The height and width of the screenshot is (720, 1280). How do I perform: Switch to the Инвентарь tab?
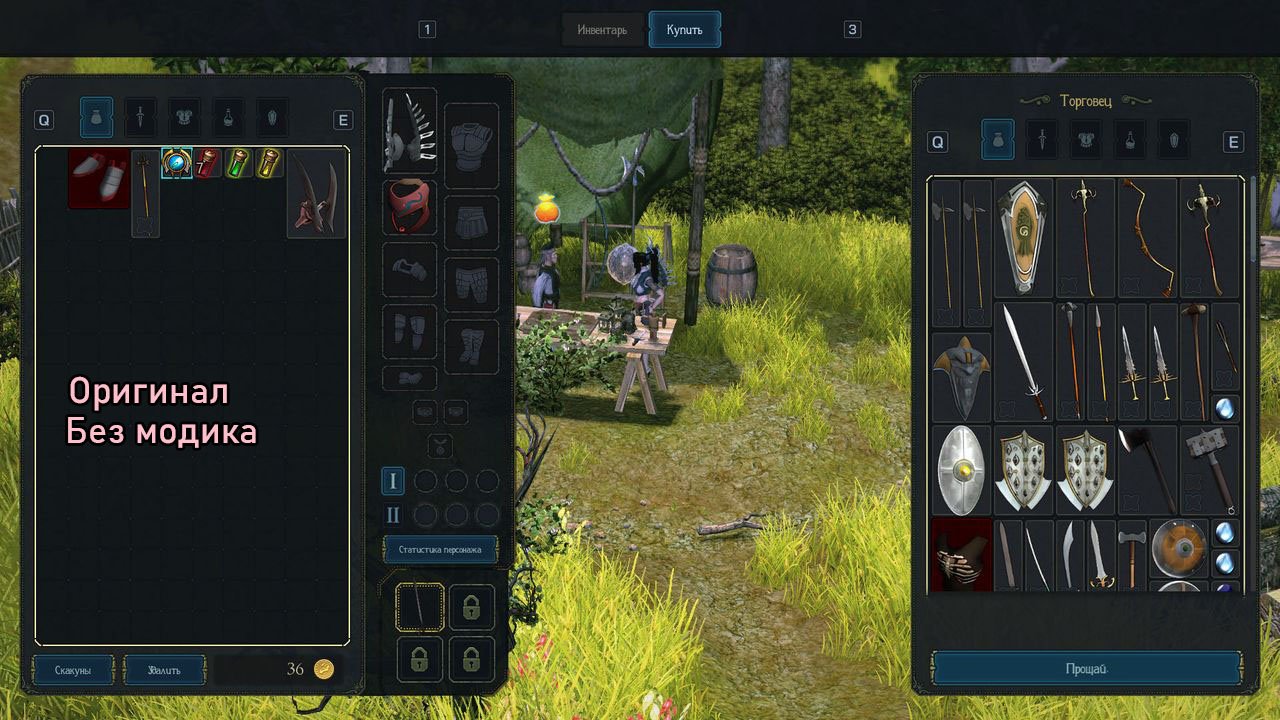tap(602, 30)
